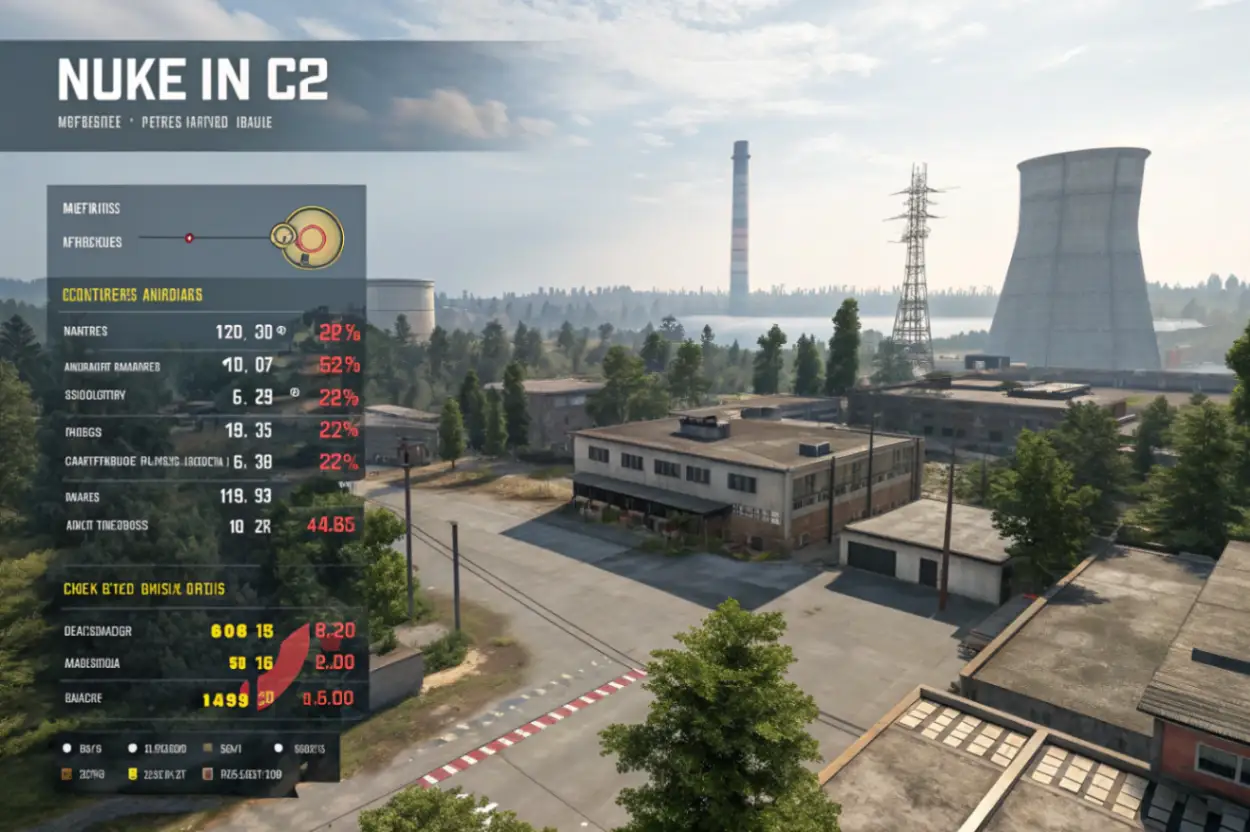Toggle the orange square legend entry
Viewport: 1250px width, 832px height.
click(67, 773)
